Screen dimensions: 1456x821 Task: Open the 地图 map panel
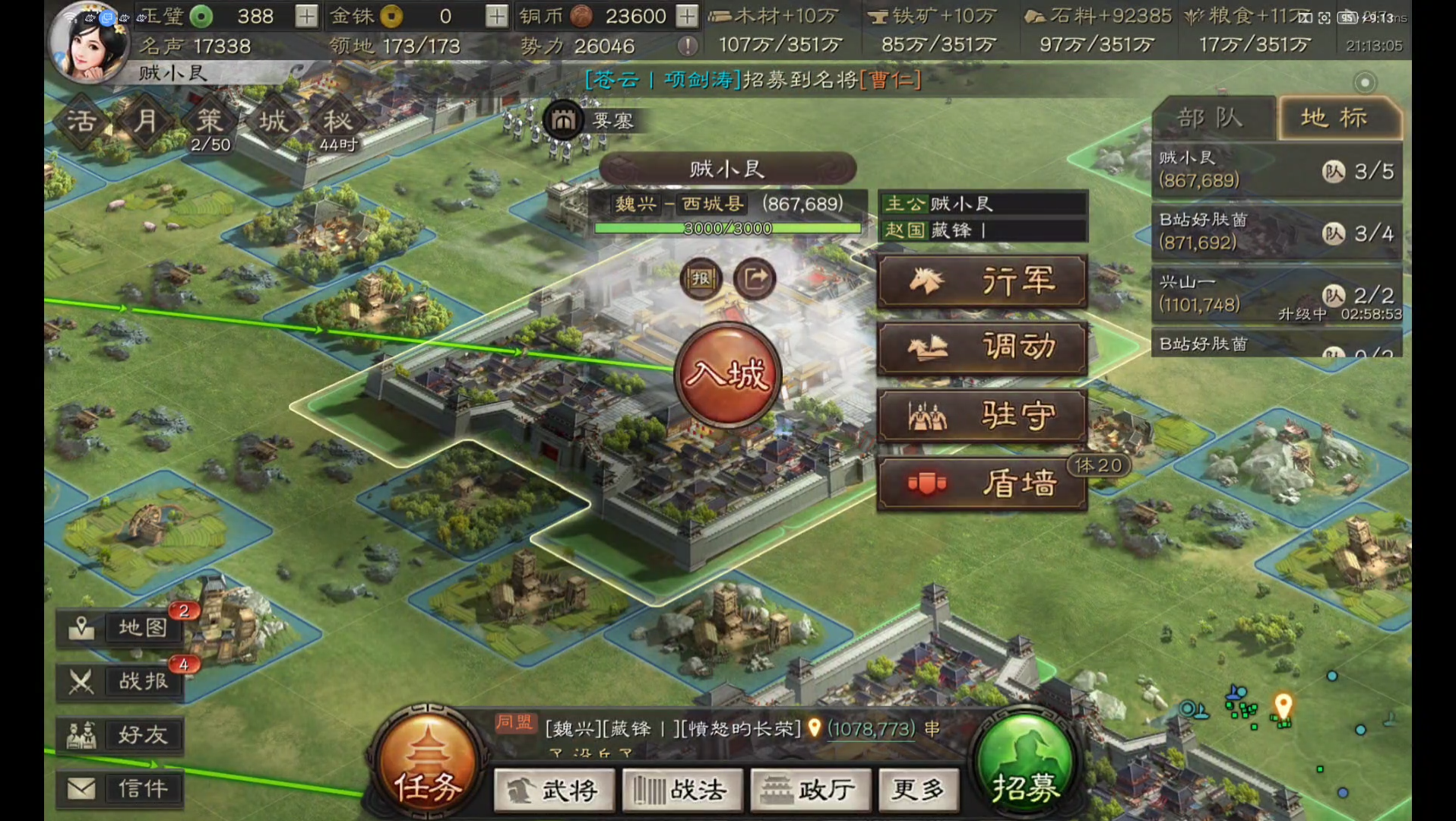tap(122, 628)
